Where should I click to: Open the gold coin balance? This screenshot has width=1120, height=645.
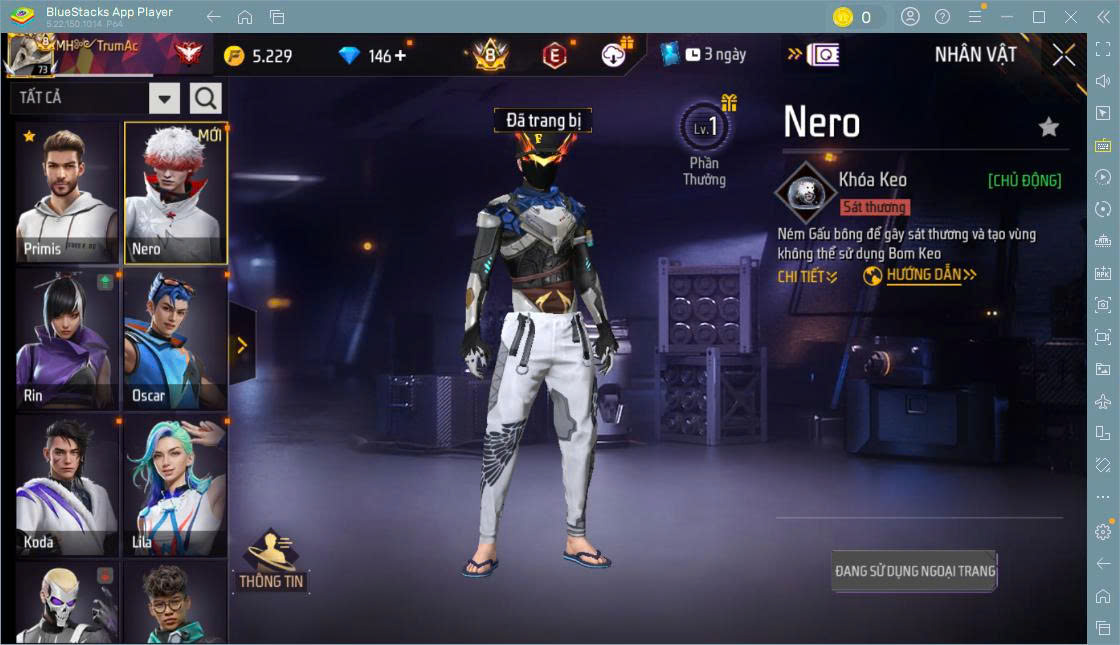(258, 56)
